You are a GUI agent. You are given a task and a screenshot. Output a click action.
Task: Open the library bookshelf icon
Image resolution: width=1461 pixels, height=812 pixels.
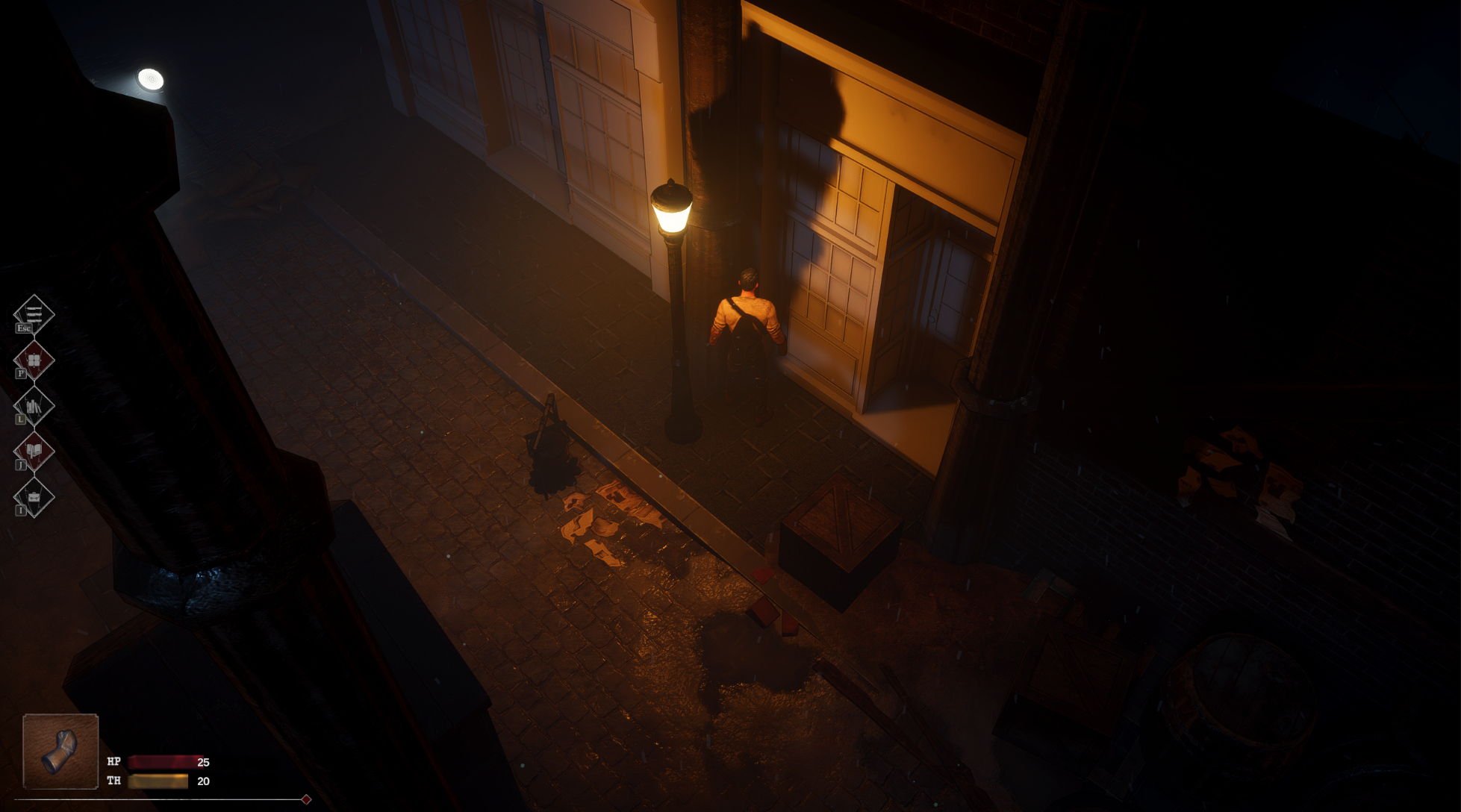pos(34,406)
